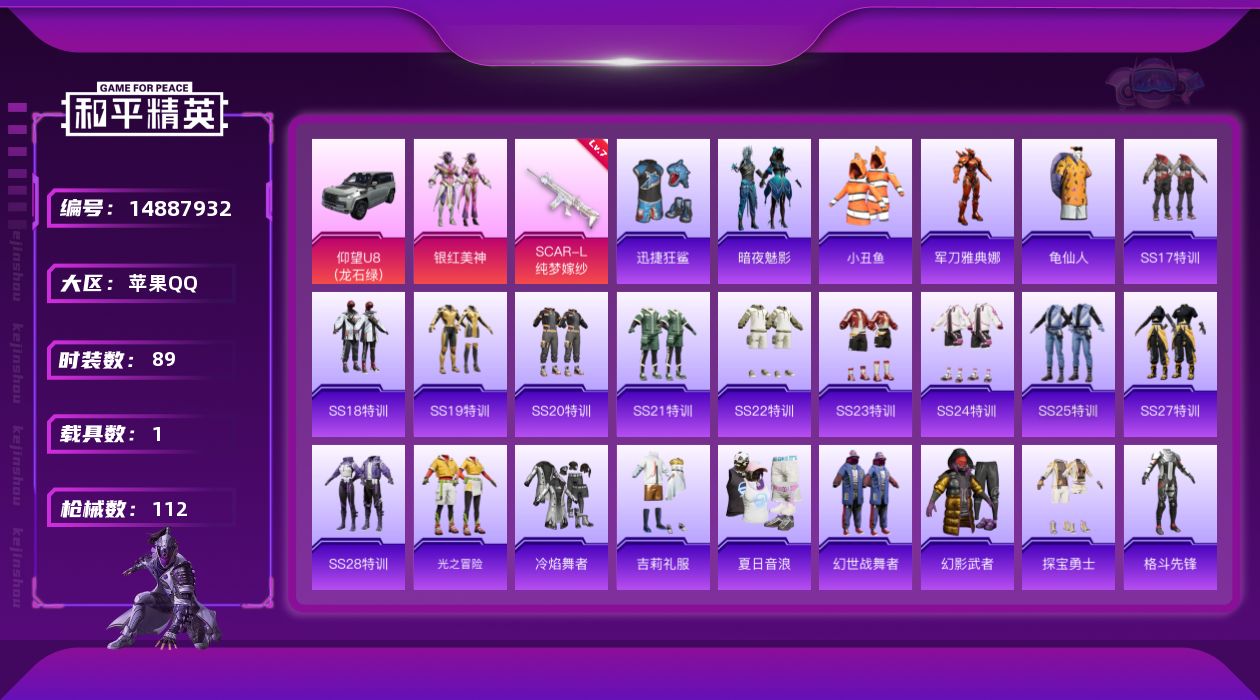The image size is (1260, 700).
Task: Select the 仰望U8 龙石绿 vehicle card
Action: pyautogui.click(x=358, y=211)
